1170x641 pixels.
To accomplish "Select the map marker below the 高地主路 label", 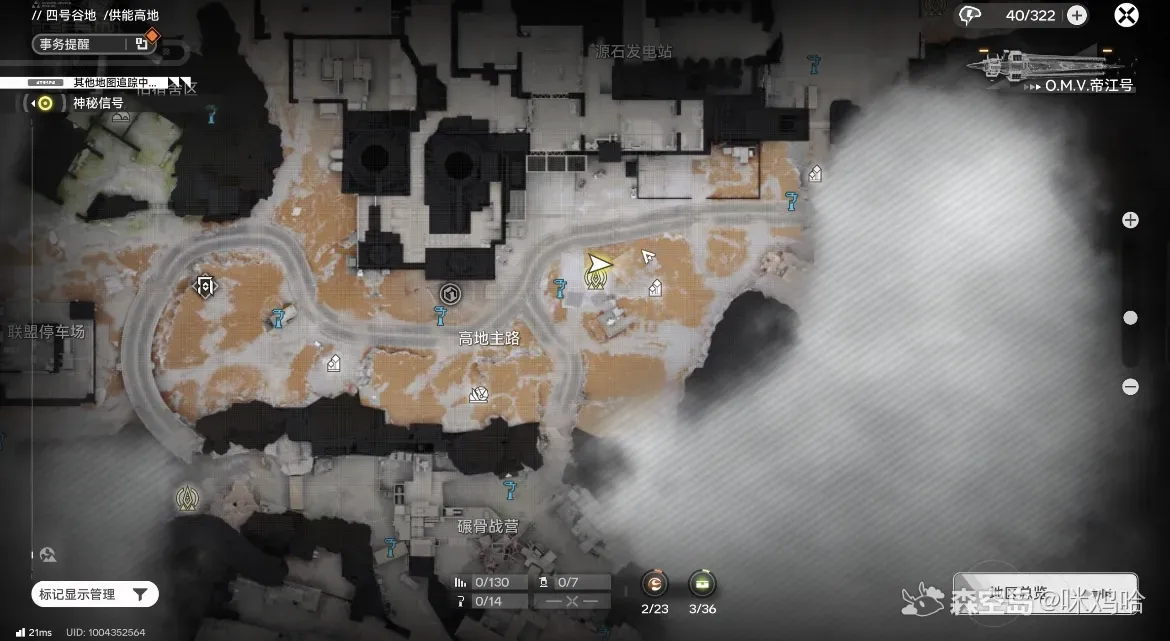I will pos(478,395).
